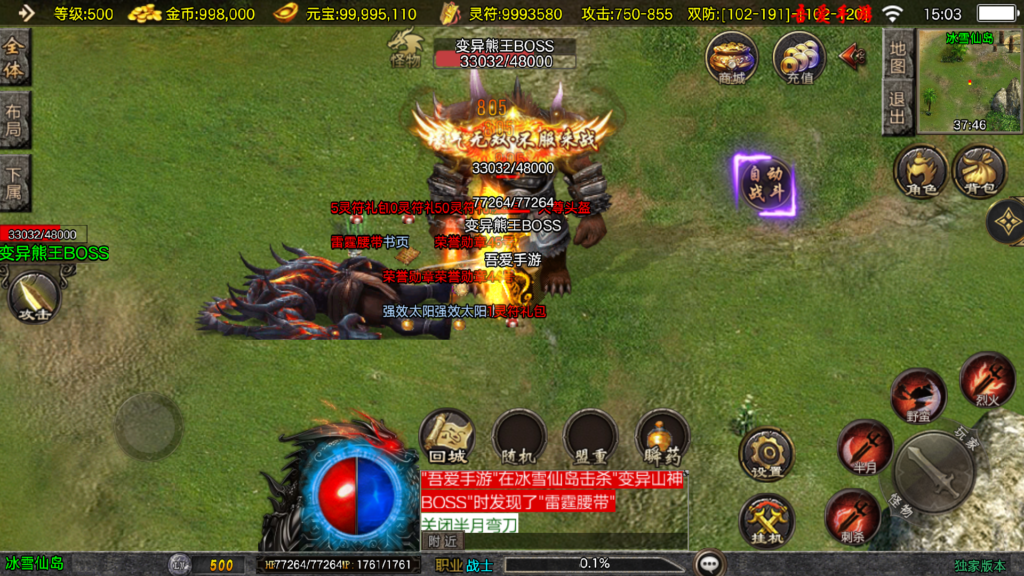This screenshot has height=576, width=1024.
Task: Open the 充值 recharge menu
Action: 799,57
